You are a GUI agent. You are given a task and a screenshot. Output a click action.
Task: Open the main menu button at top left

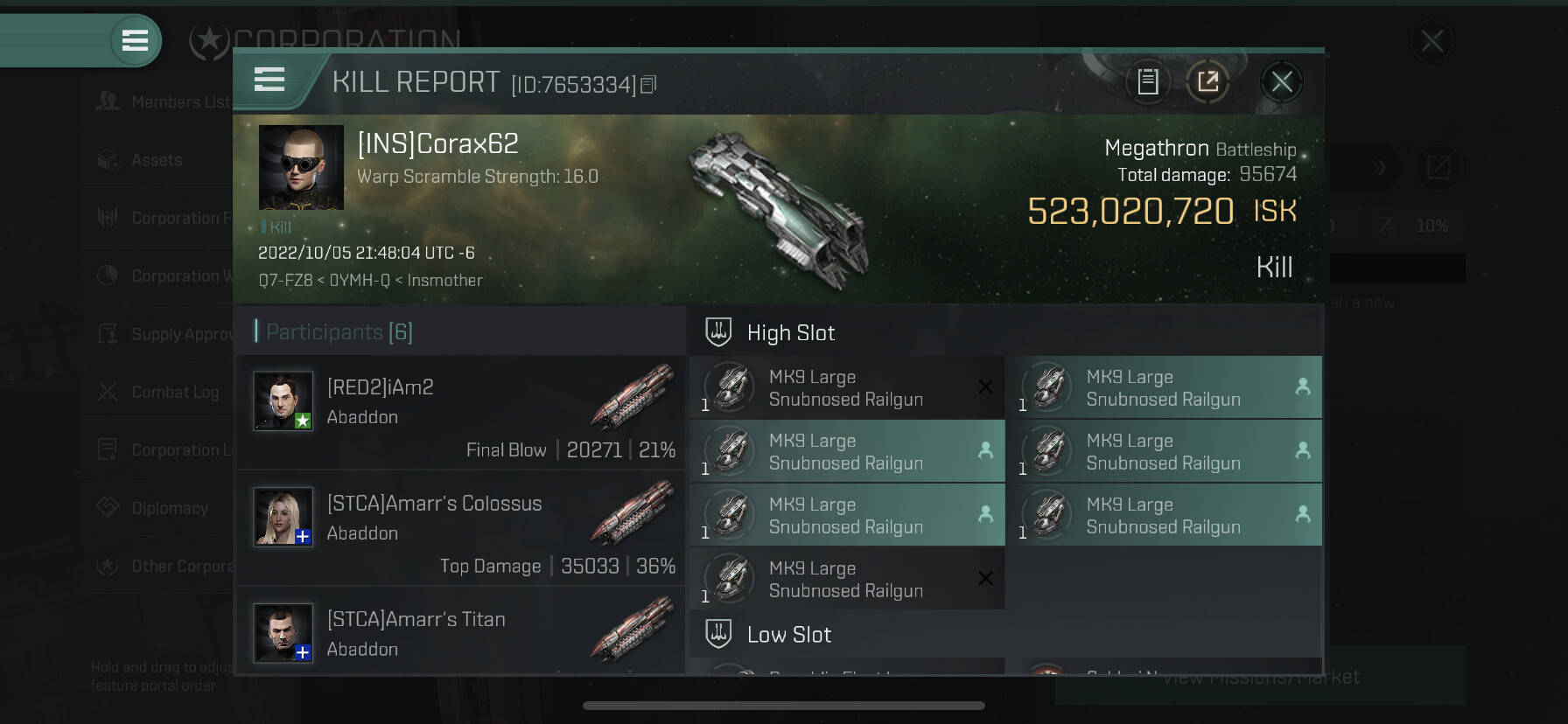[135, 40]
